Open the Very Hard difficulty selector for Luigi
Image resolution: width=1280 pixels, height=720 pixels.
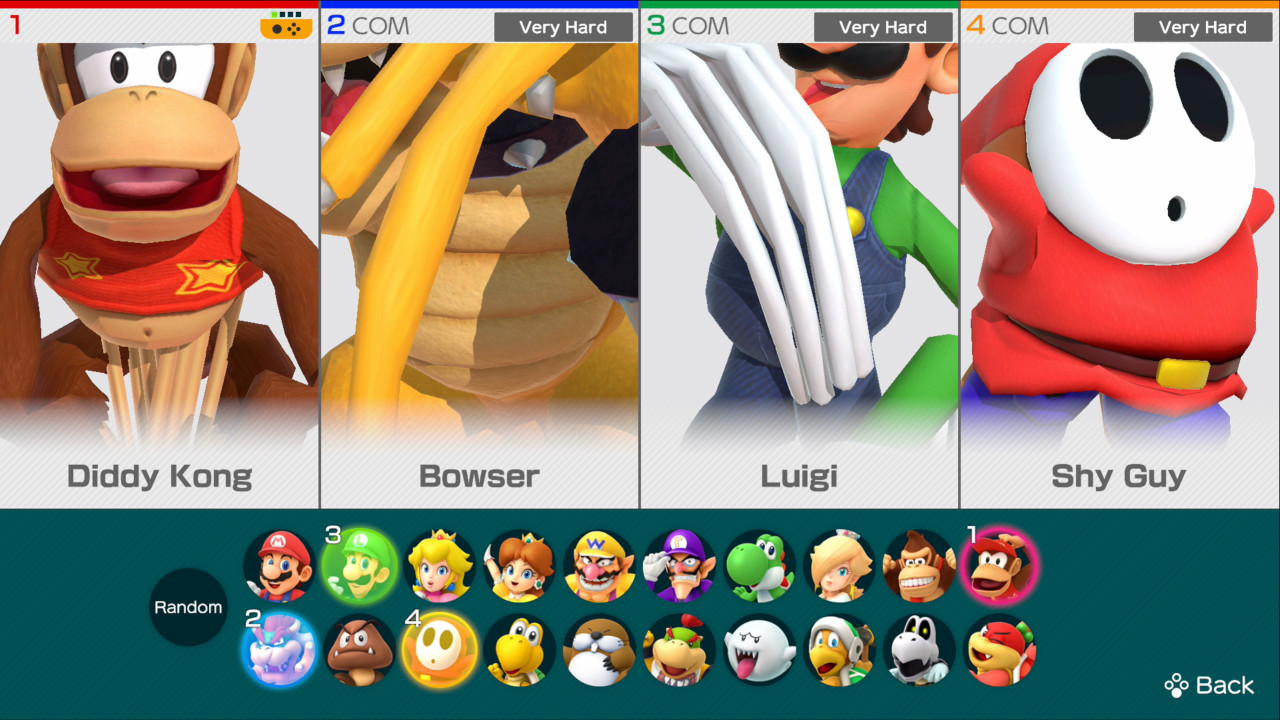pyautogui.click(x=883, y=27)
